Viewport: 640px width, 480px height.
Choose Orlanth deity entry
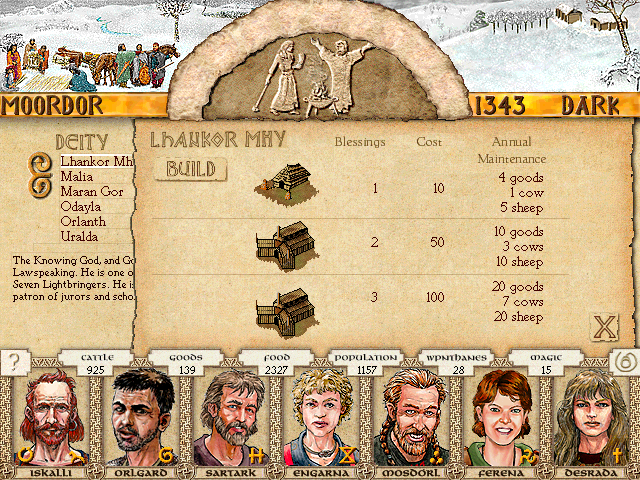pyautogui.click(x=84, y=221)
